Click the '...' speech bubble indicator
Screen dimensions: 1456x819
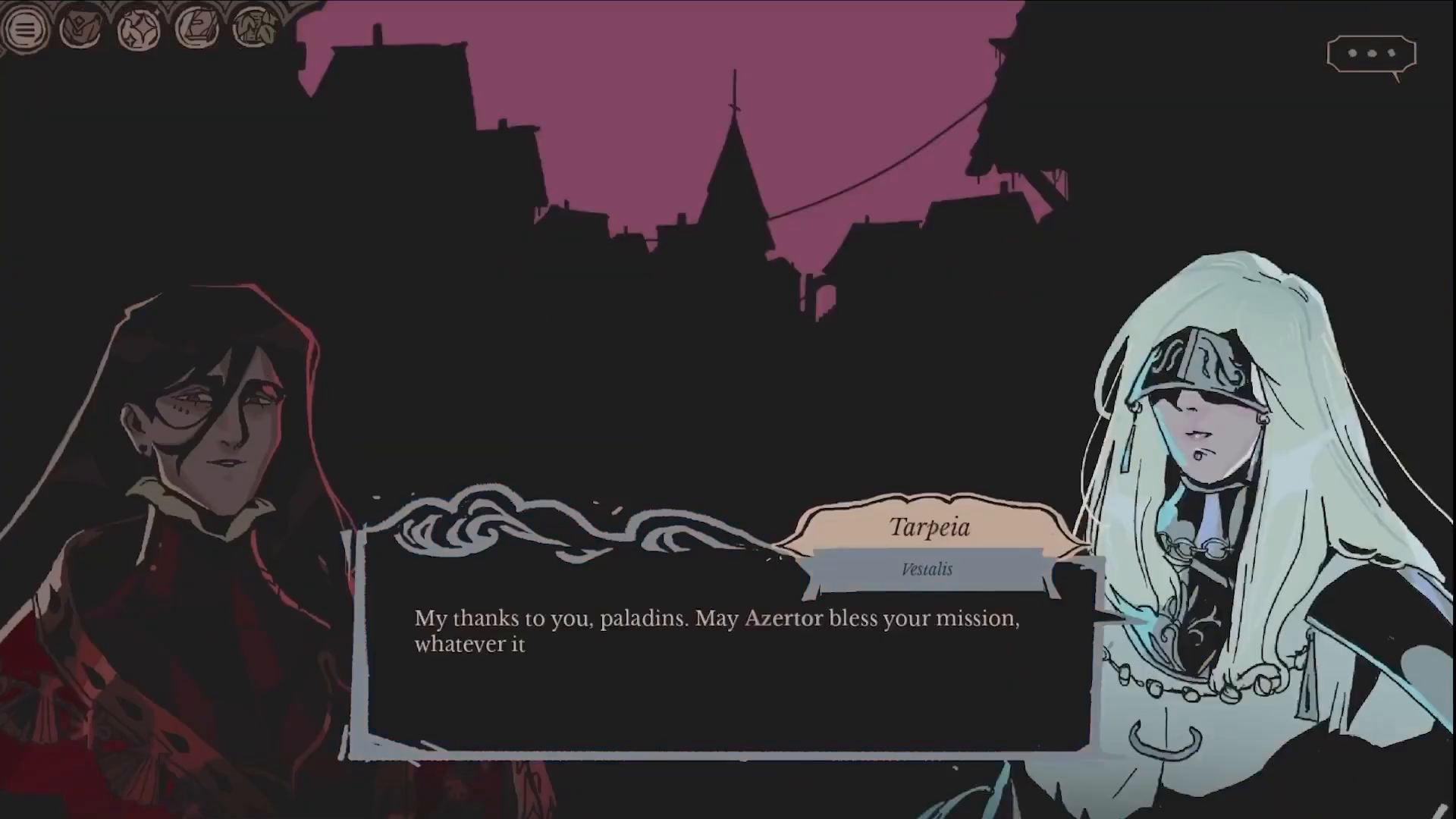(x=1371, y=53)
